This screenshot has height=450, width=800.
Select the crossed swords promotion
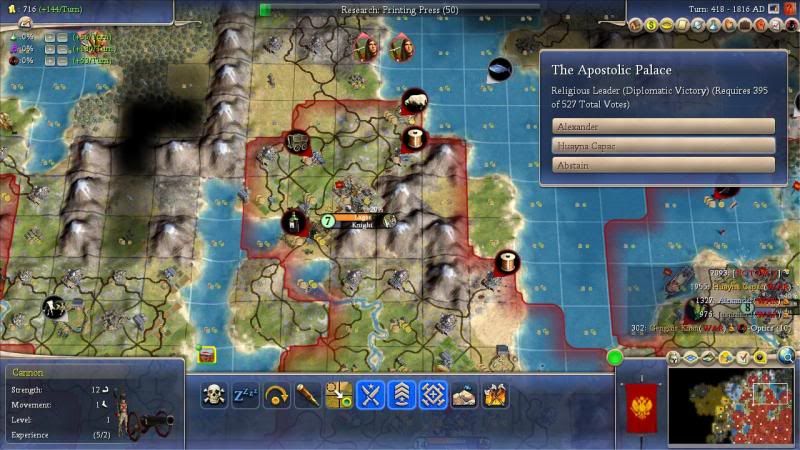coord(371,394)
